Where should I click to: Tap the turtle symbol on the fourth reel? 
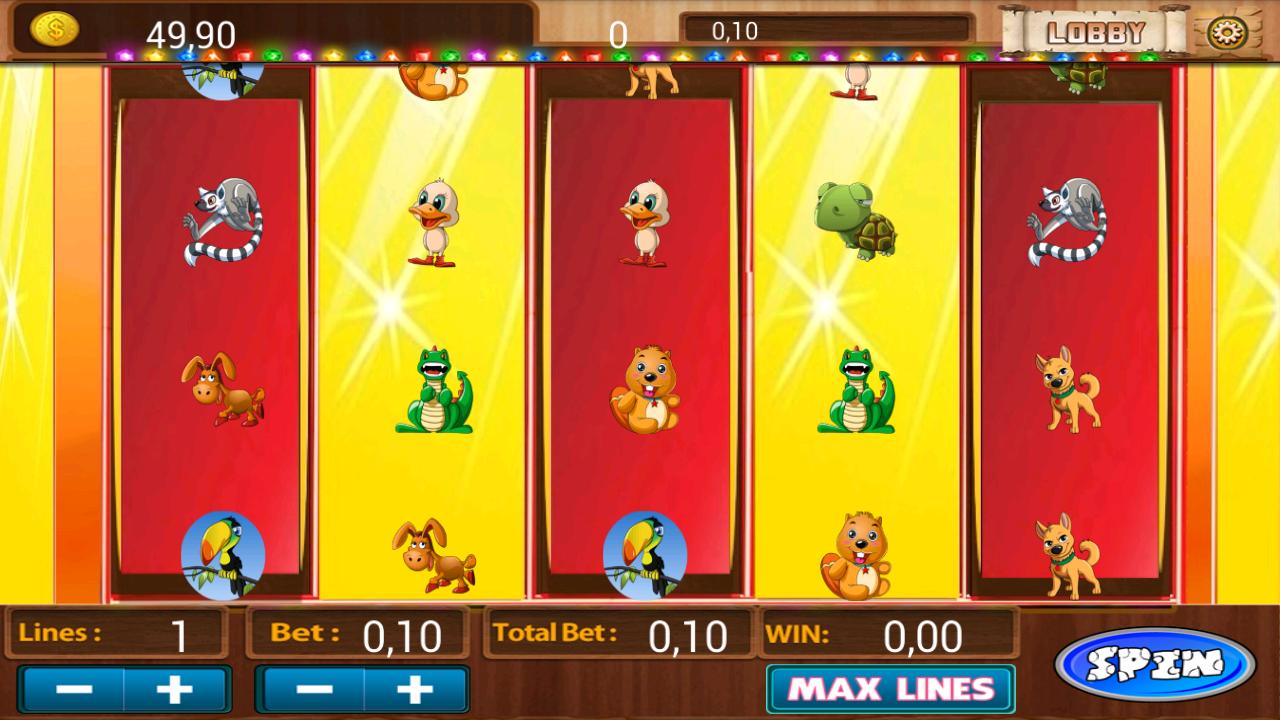click(857, 222)
